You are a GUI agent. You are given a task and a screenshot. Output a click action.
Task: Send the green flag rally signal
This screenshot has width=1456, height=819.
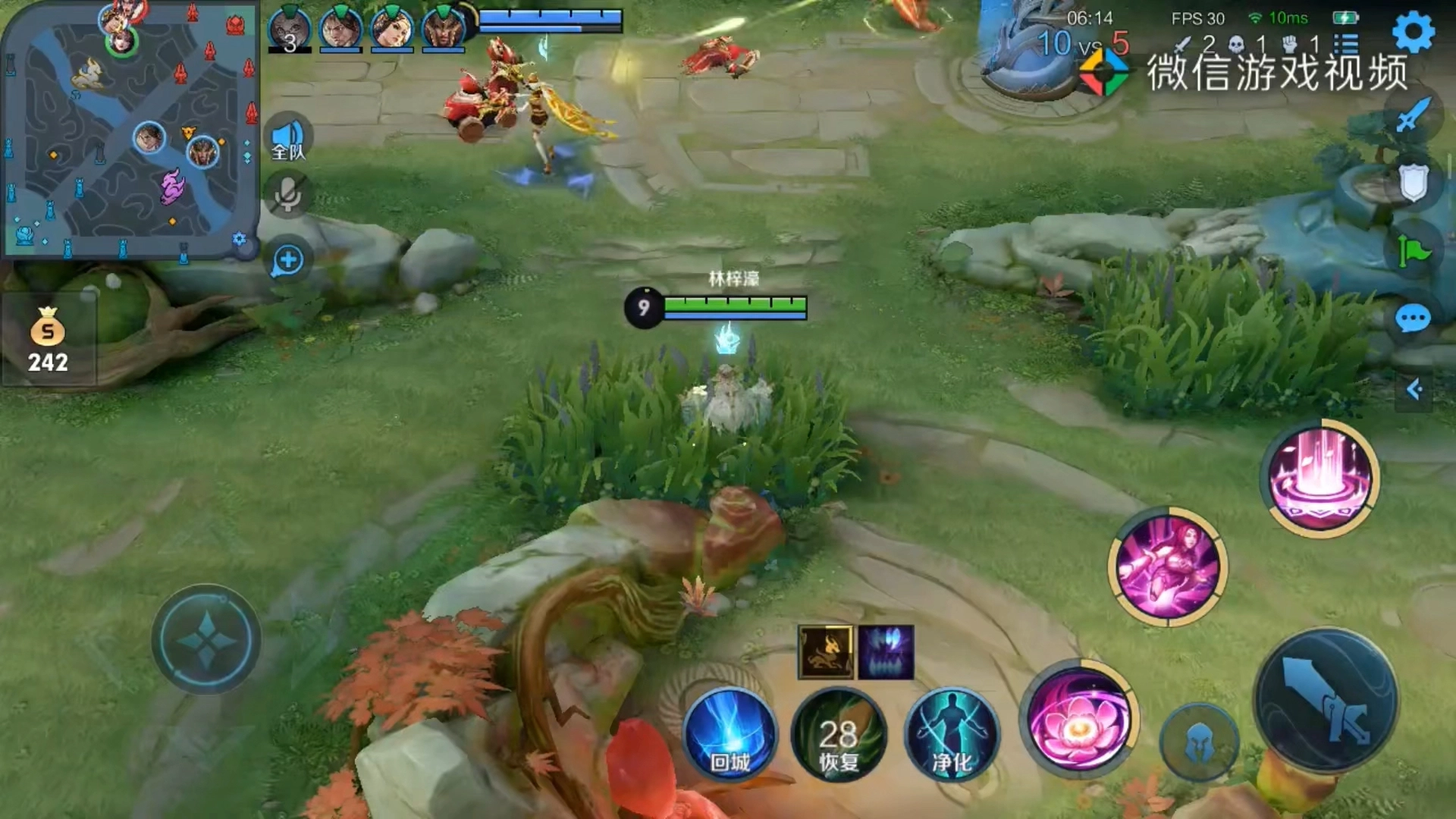(1413, 251)
